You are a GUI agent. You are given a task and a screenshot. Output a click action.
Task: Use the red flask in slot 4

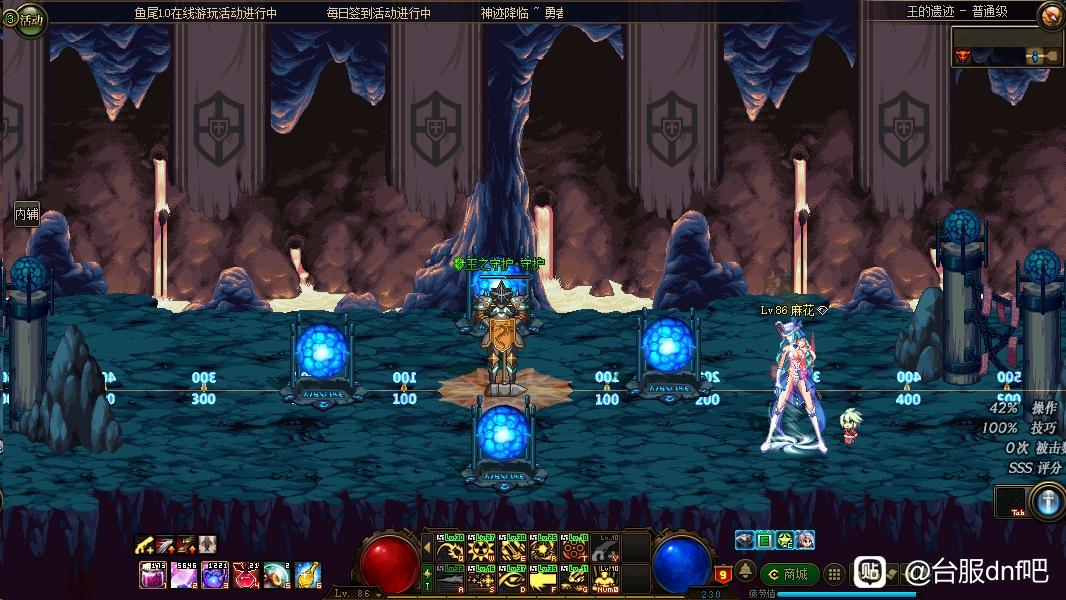pyautogui.click(x=244, y=575)
